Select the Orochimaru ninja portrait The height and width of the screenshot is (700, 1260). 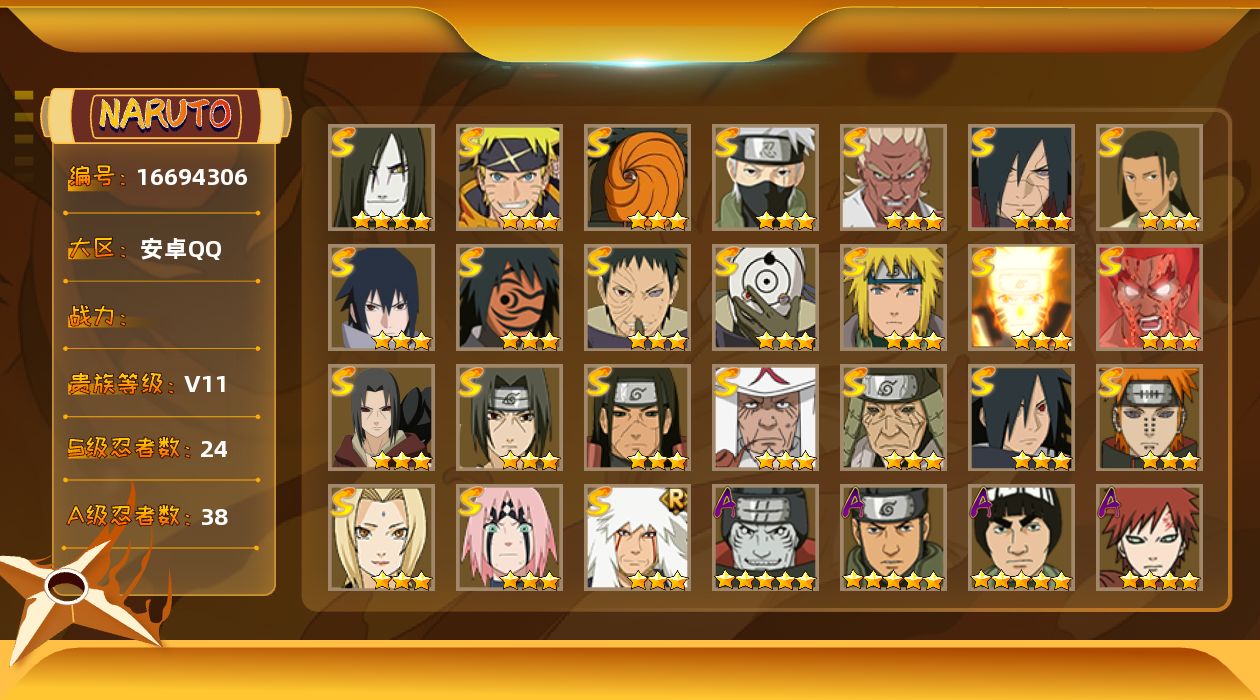381,177
